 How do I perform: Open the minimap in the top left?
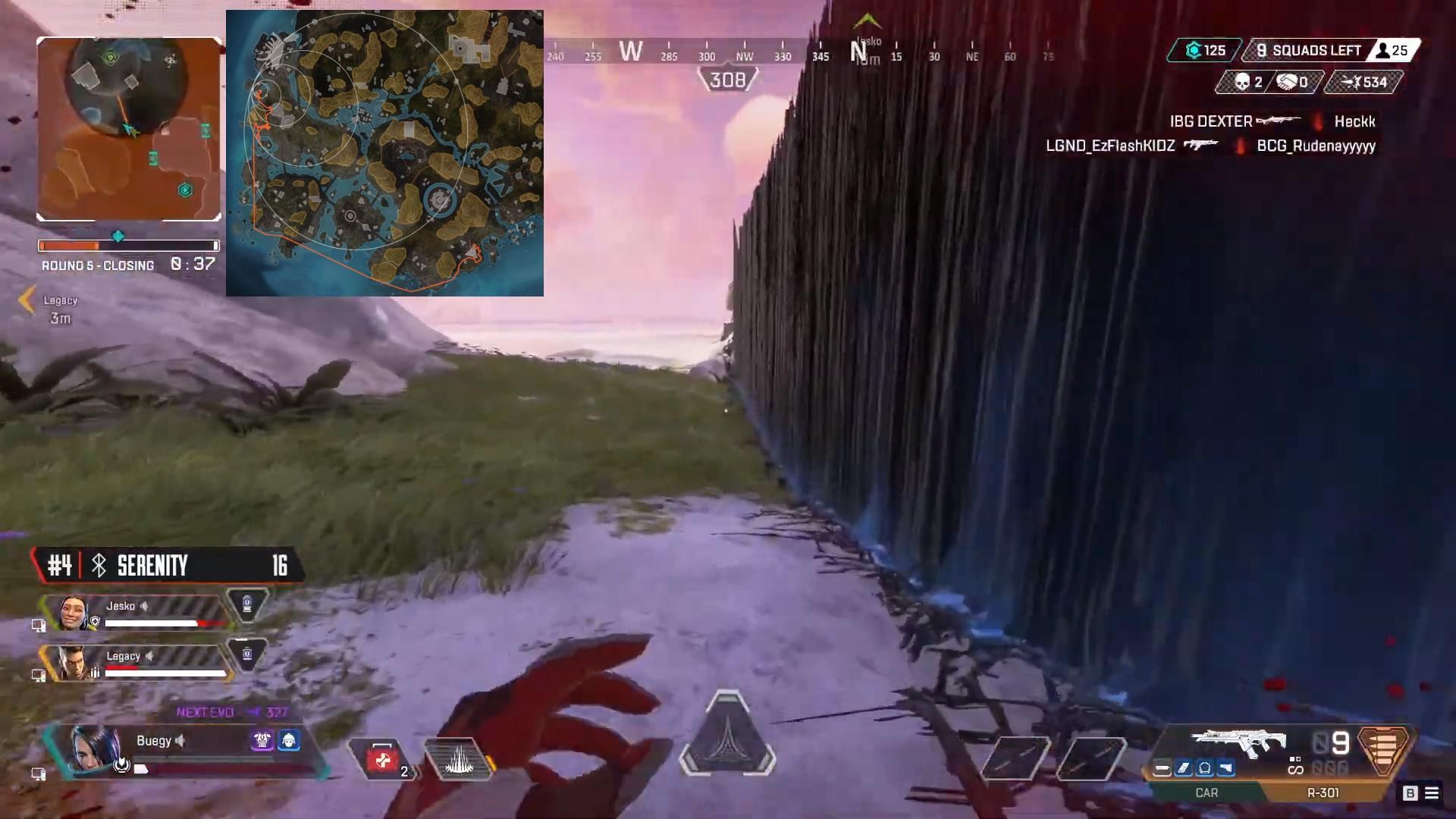tap(128, 127)
